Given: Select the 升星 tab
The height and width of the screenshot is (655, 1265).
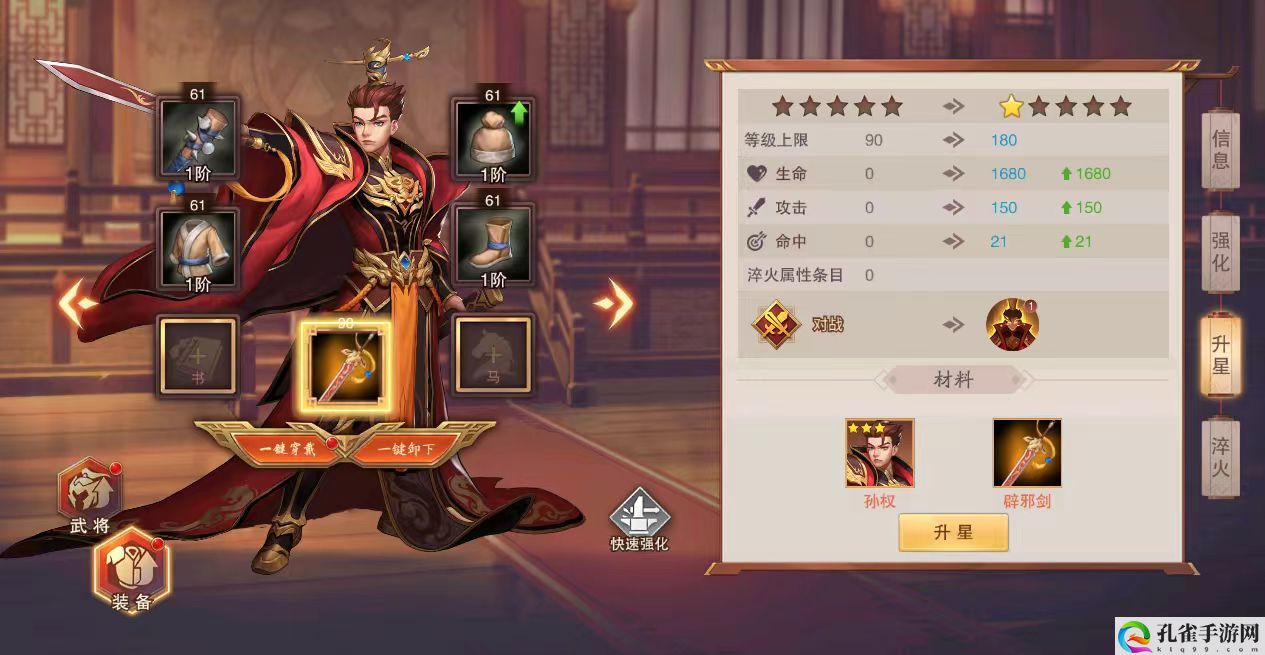Looking at the screenshot, I should coord(1220,354).
